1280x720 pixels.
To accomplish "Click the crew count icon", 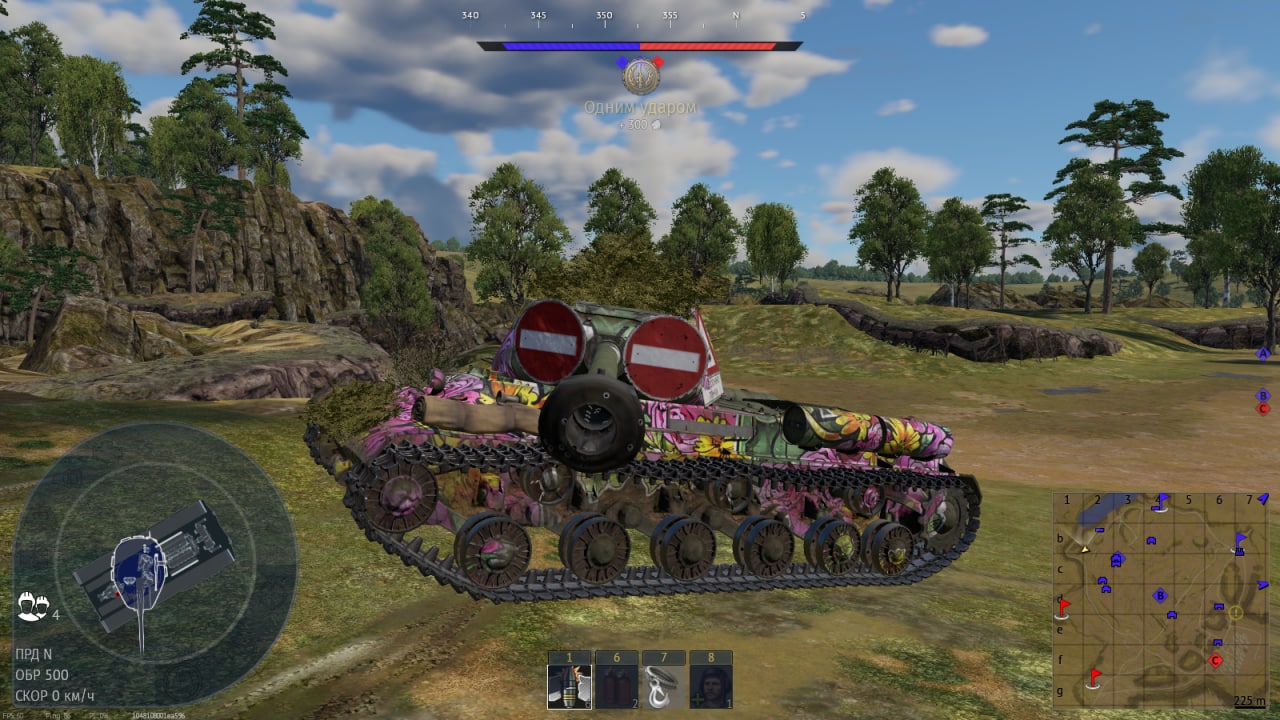I will (x=31, y=606).
